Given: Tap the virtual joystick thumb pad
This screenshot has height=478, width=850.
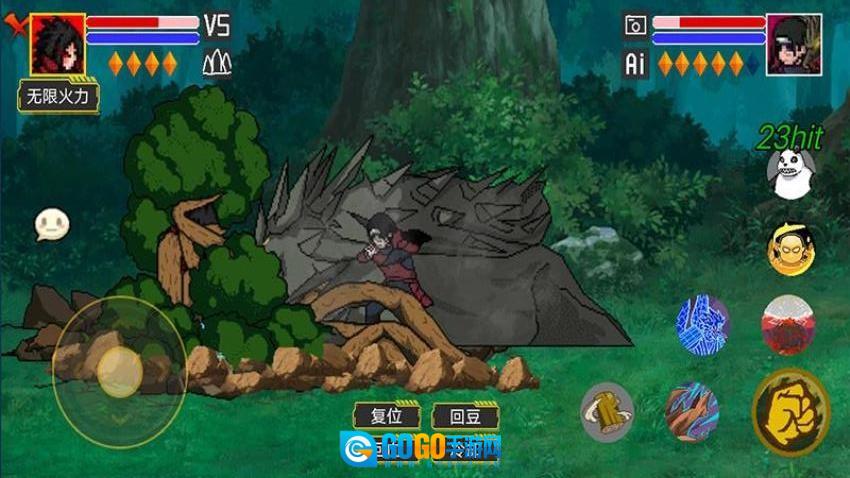Looking at the screenshot, I should (119, 371).
